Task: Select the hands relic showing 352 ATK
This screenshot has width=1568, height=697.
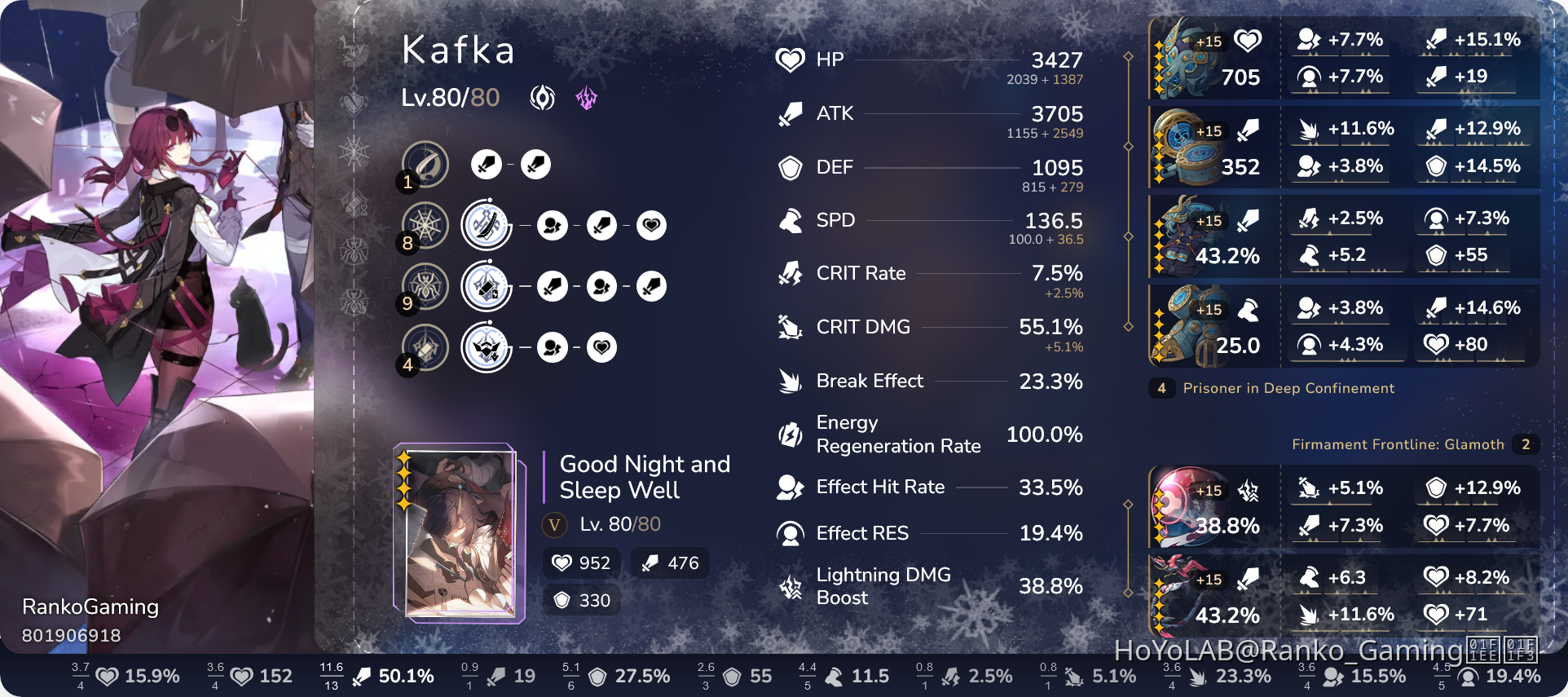Action: tap(1212, 148)
